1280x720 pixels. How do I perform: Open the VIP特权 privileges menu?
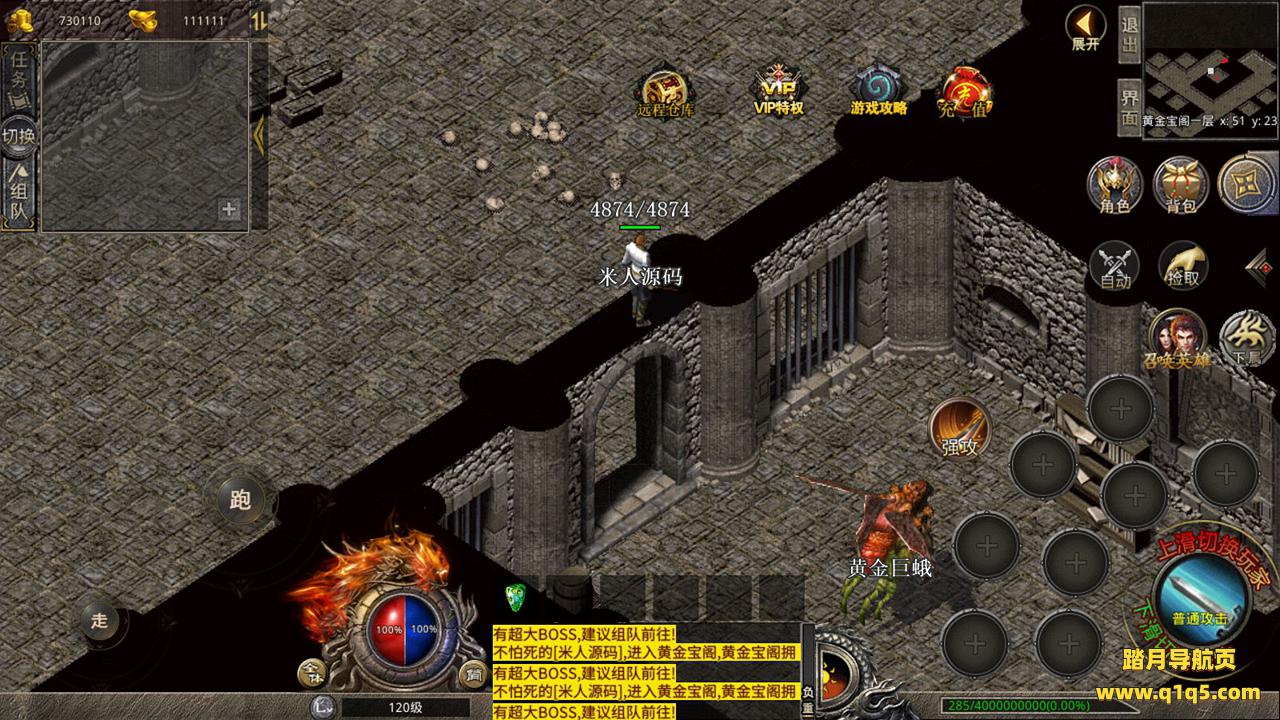coord(779,90)
